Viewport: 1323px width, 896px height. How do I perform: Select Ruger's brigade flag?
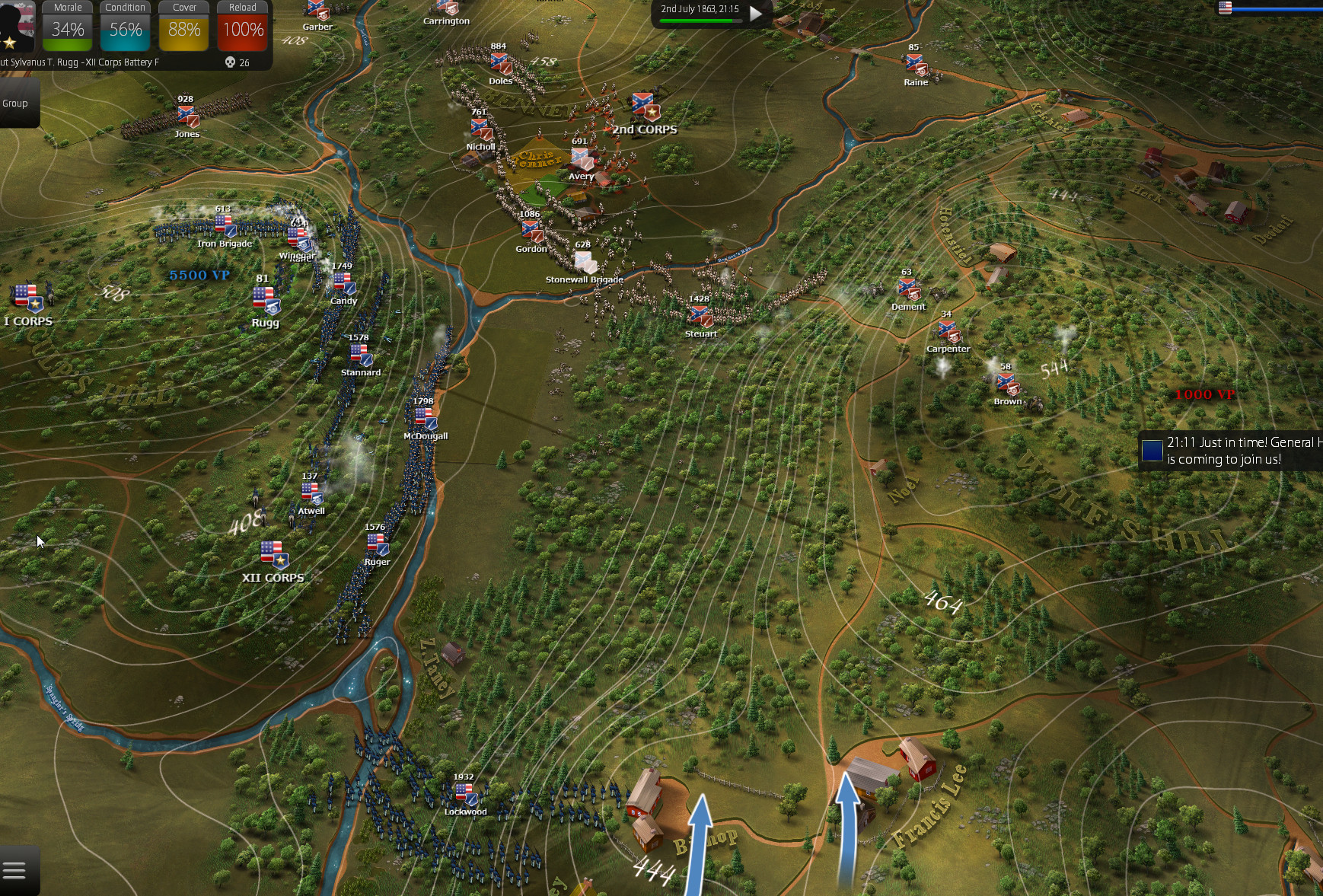(x=378, y=544)
